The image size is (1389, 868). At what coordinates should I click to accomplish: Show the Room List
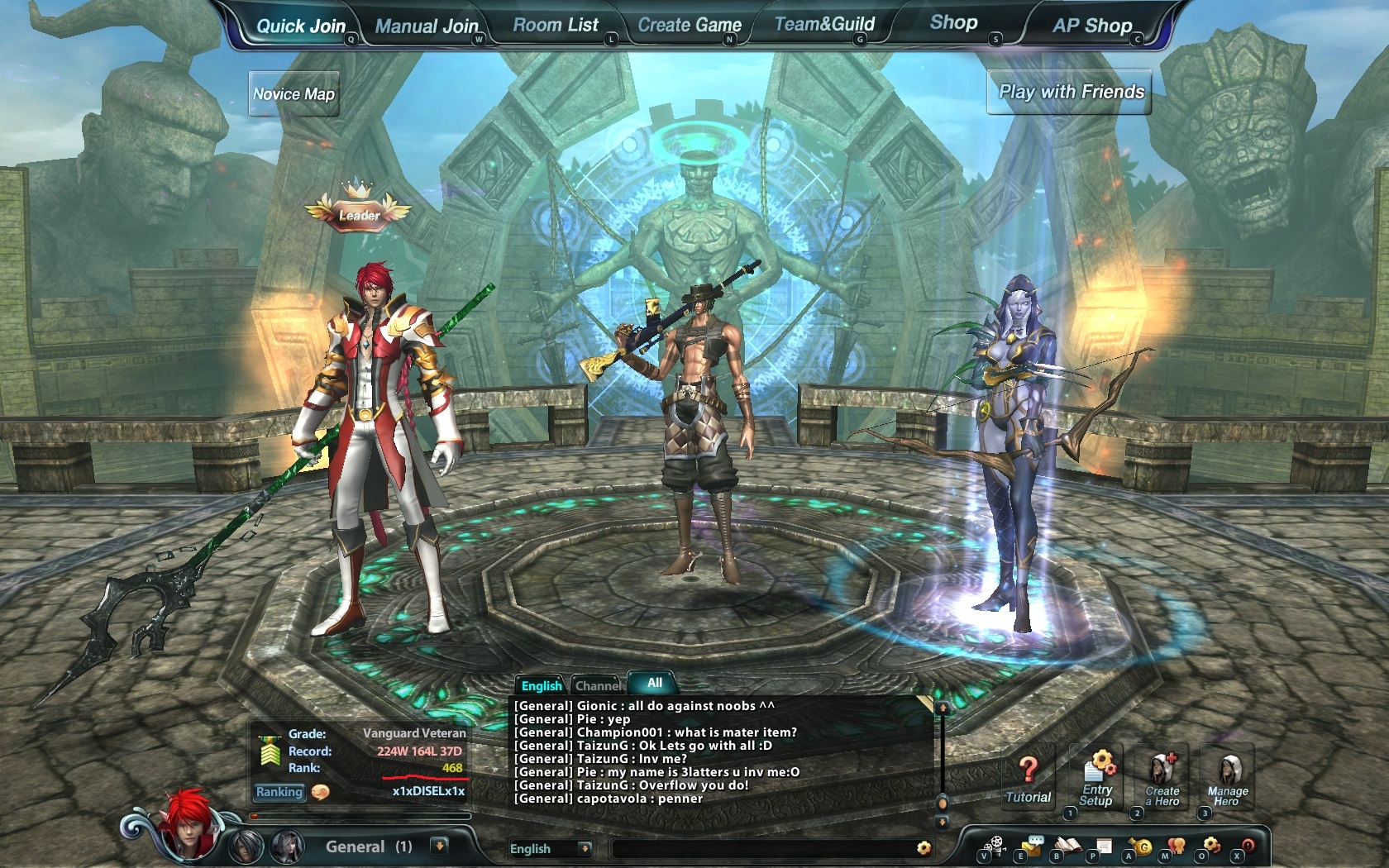pos(555,25)
